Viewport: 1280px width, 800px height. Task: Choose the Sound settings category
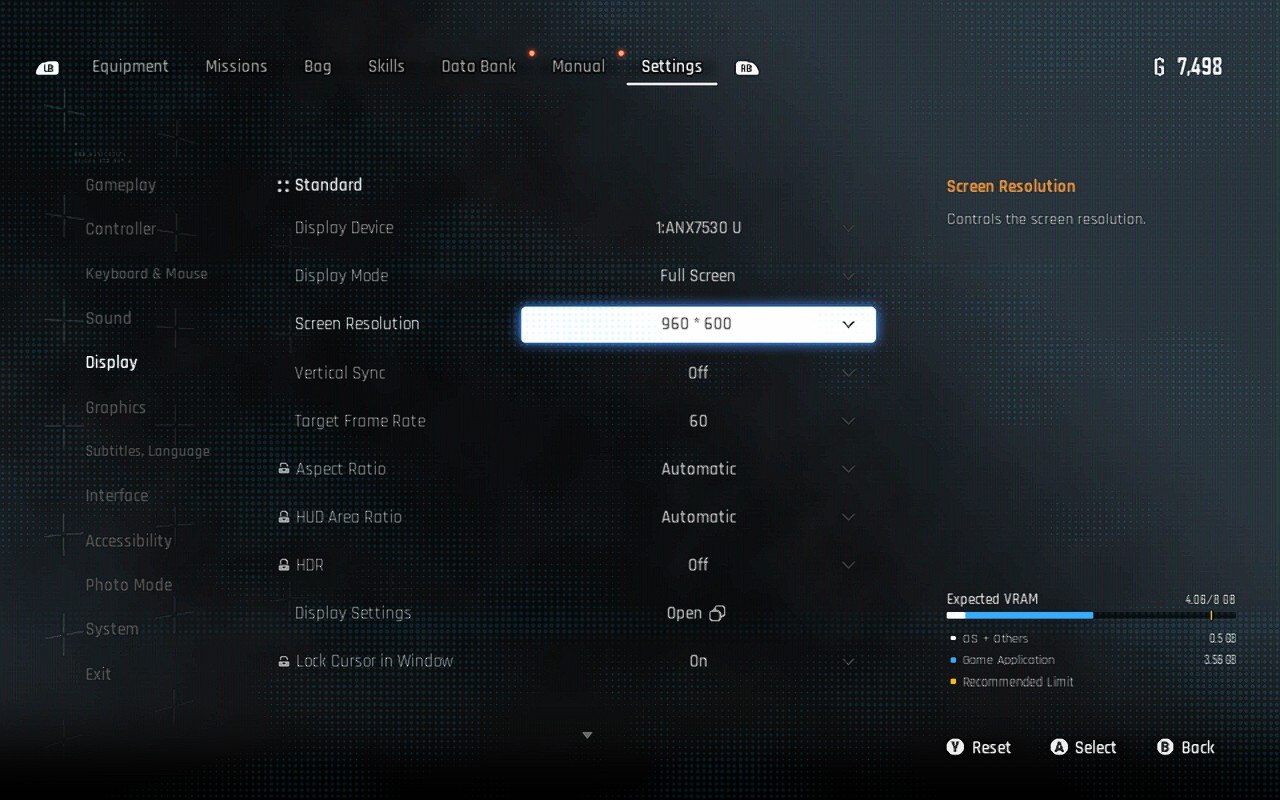(x=108, y=318)
